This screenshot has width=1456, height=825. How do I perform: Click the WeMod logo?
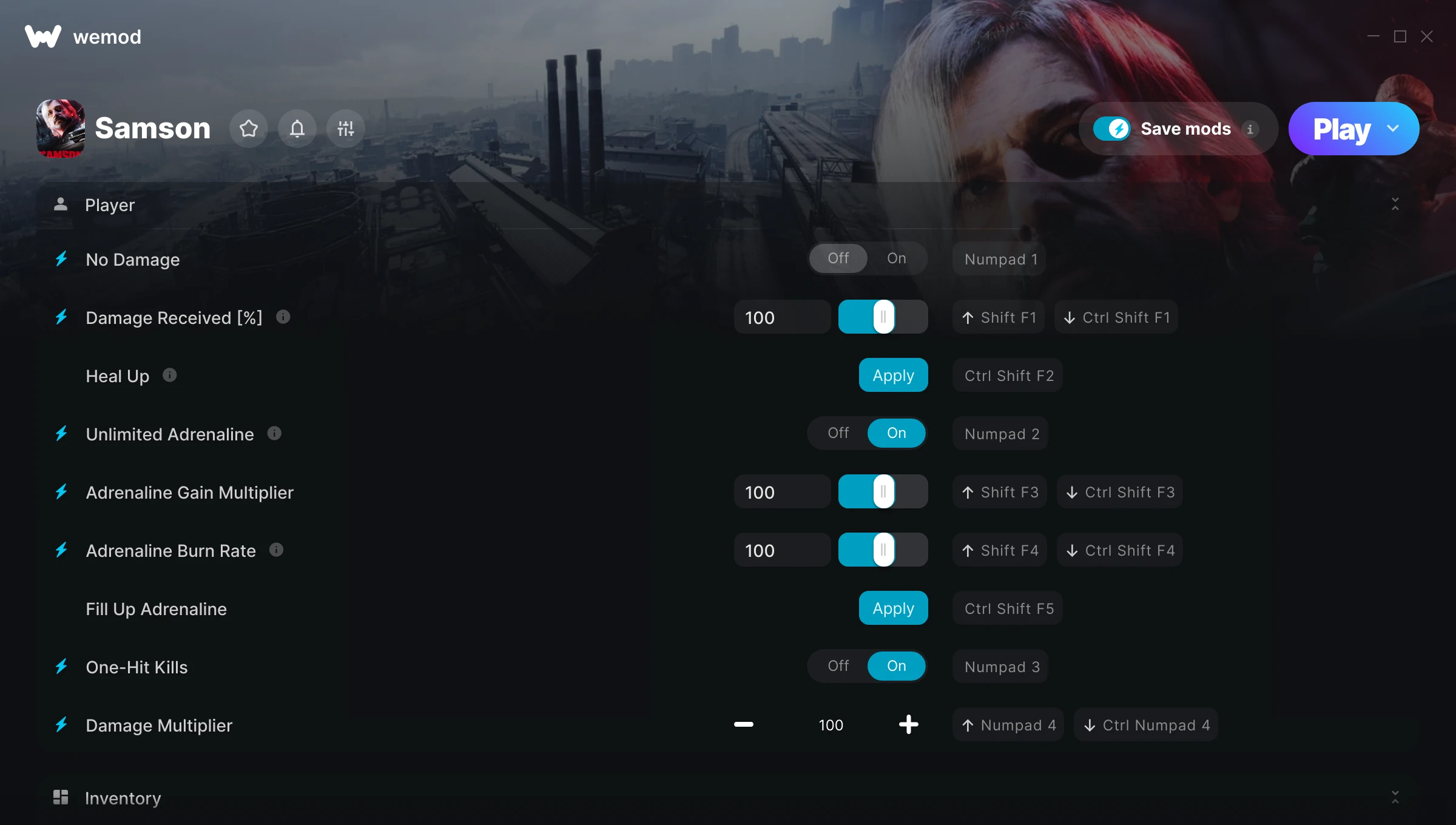coord(44,36)
